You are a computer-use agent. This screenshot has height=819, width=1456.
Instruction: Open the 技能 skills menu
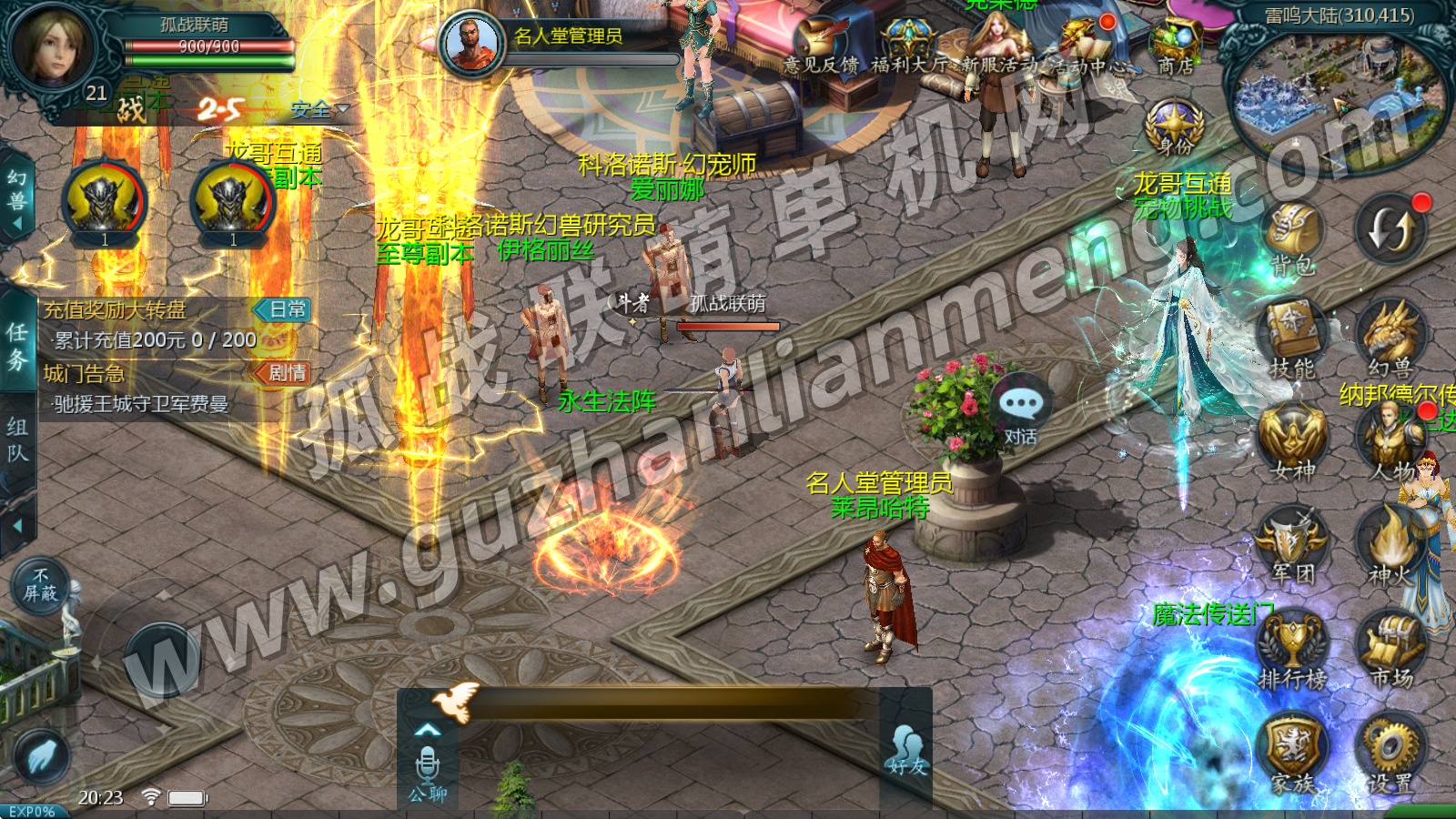coord(1291,337)
